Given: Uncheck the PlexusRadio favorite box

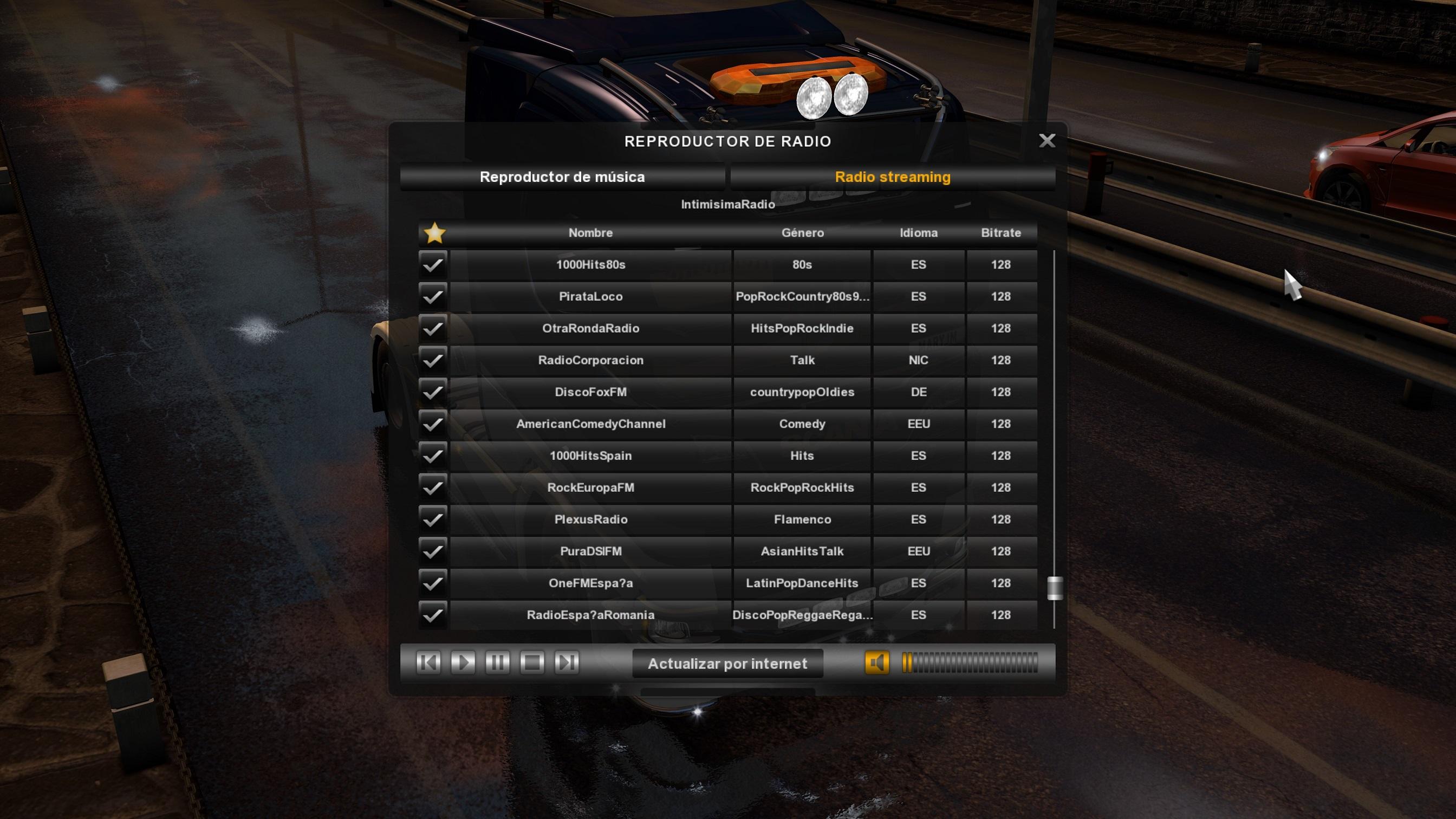Looking at the screenshot, I should [x=433, y=519].
